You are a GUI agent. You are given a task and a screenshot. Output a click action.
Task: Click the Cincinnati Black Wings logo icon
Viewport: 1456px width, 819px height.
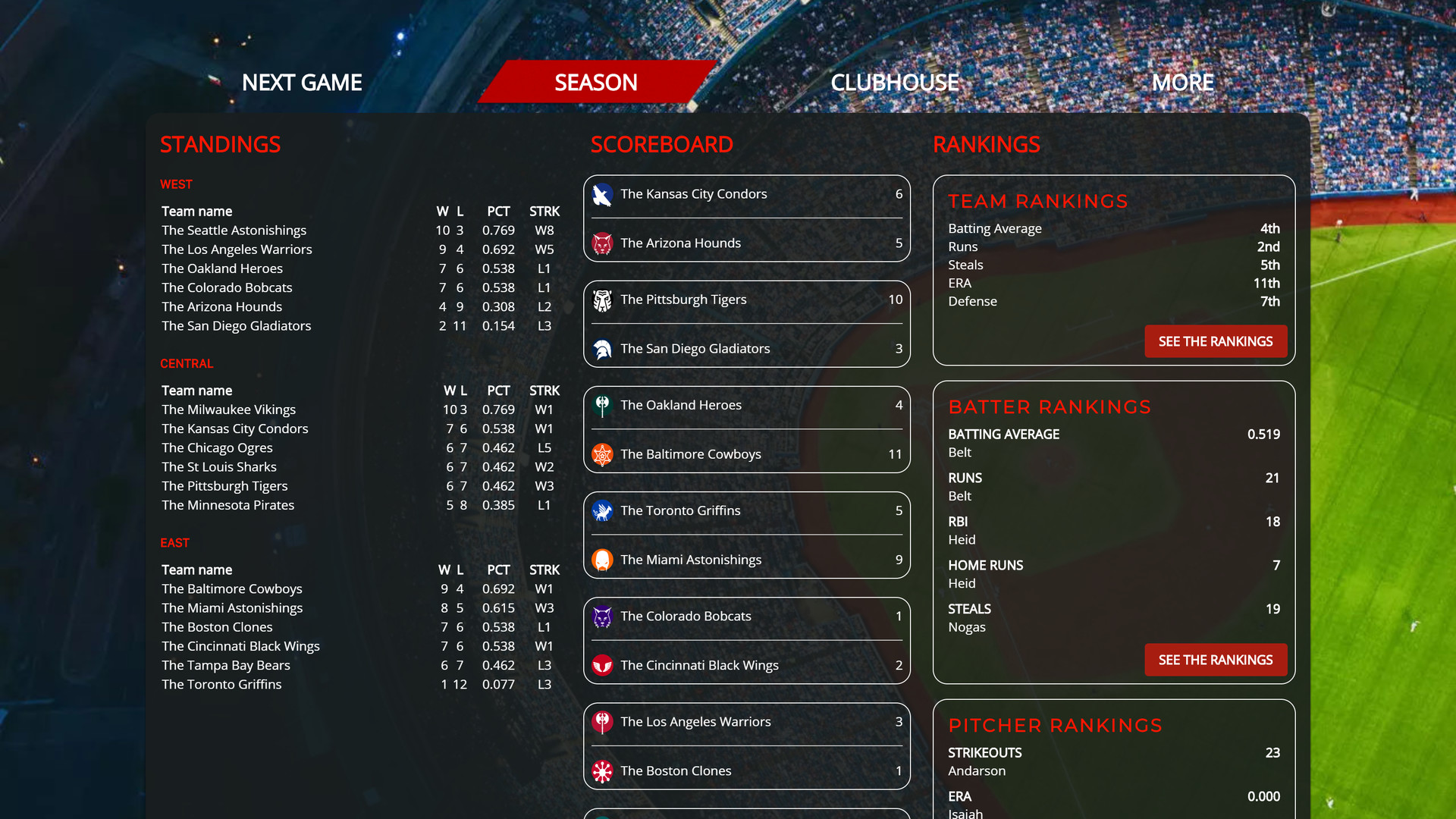[602, 665]
